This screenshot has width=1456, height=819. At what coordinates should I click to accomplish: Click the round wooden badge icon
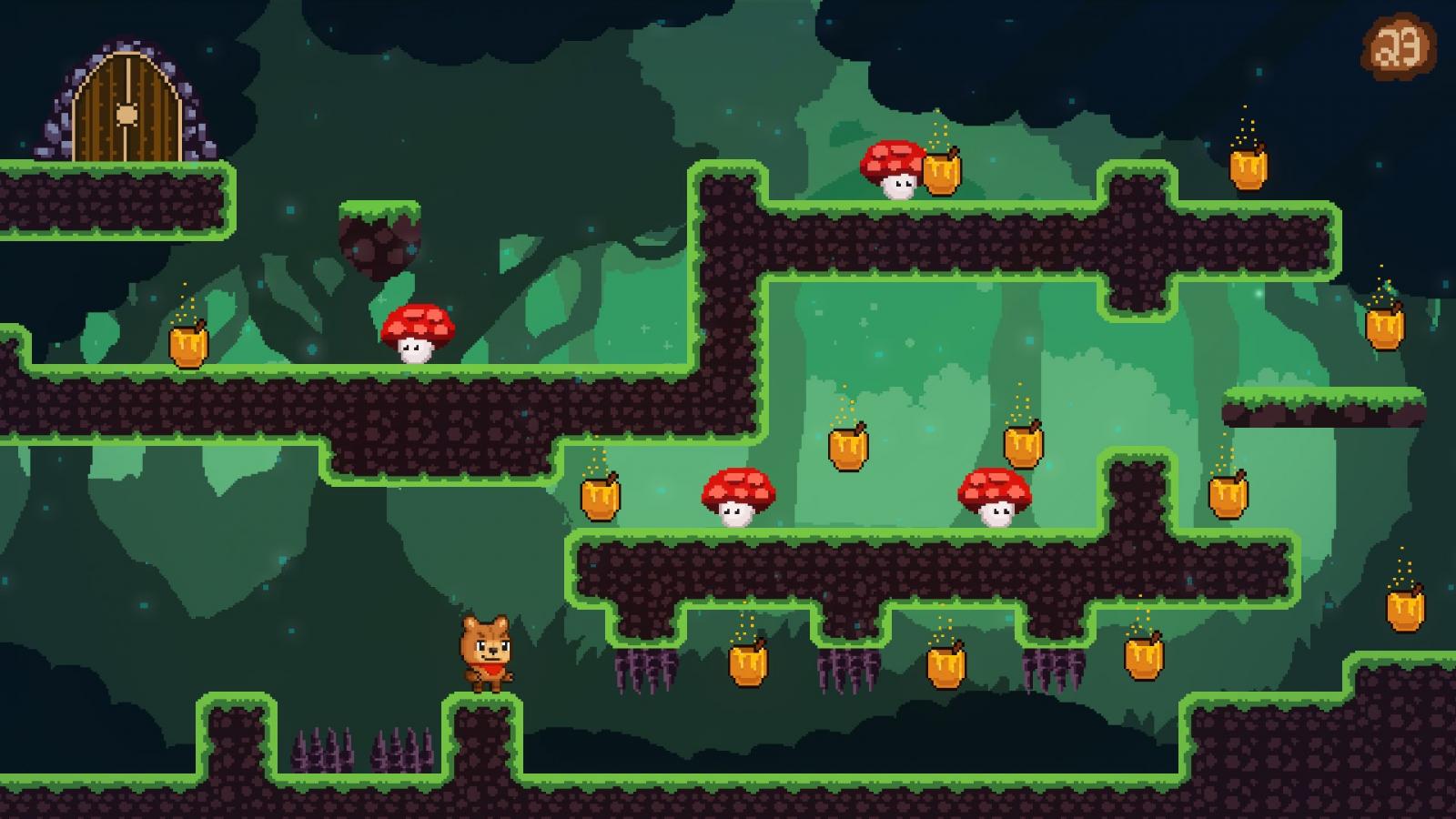click(x=1399, y=45)
